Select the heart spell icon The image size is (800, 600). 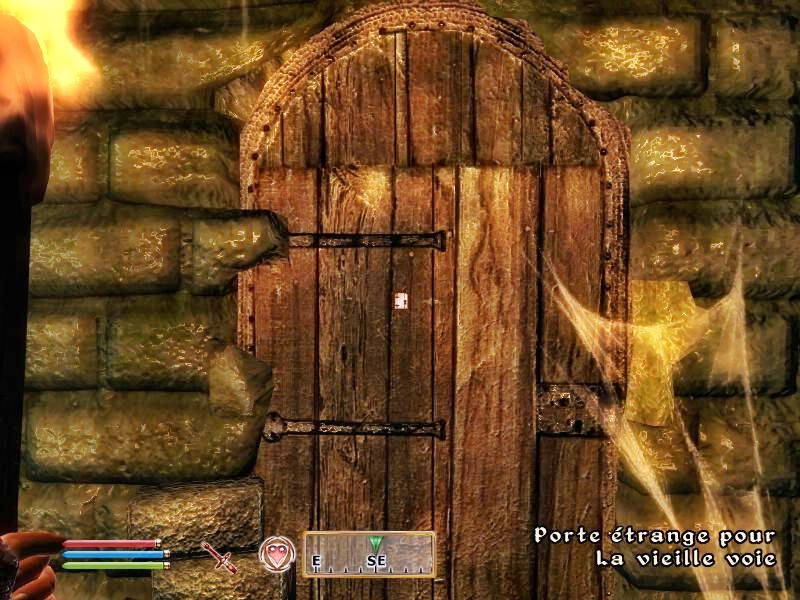277,554
